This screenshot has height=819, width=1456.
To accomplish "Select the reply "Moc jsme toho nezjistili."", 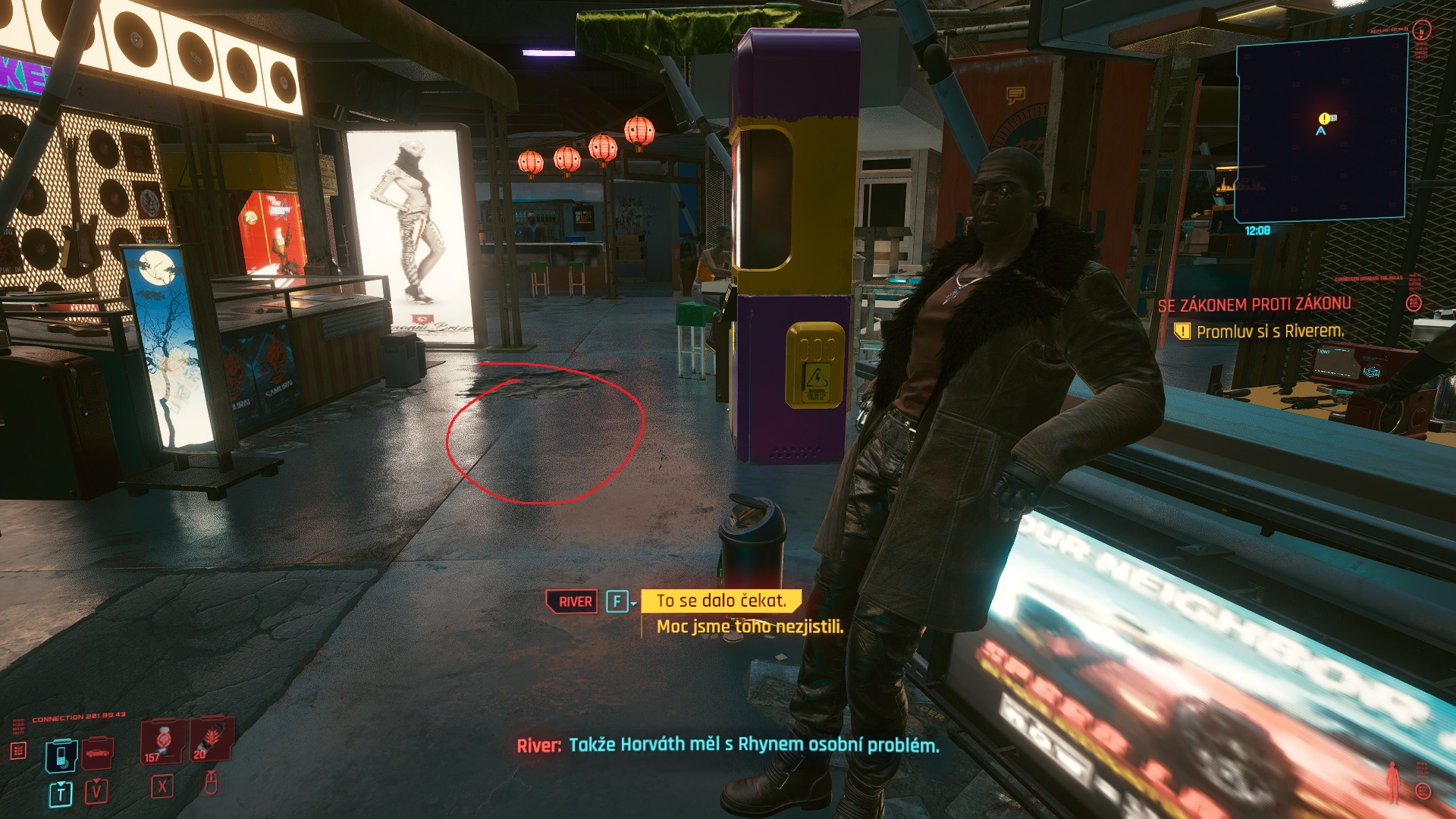I will tap(749, 626).
